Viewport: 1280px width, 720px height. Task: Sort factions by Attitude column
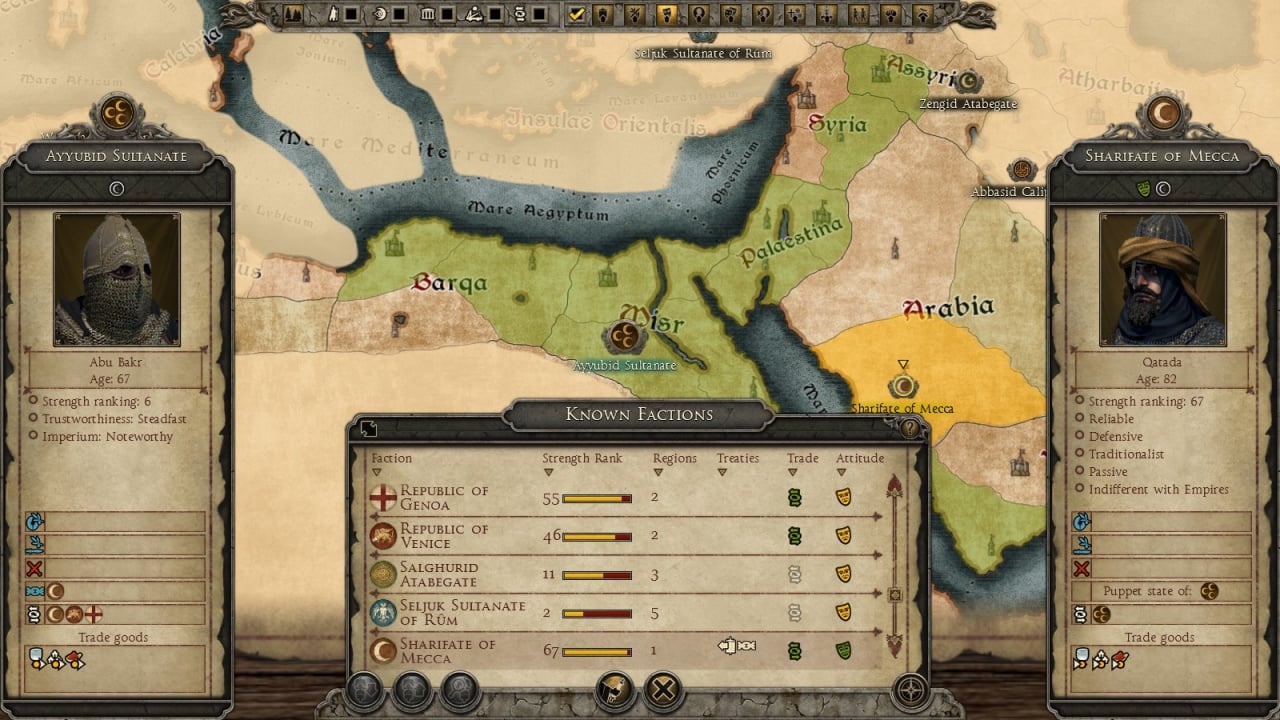point(860,459)
